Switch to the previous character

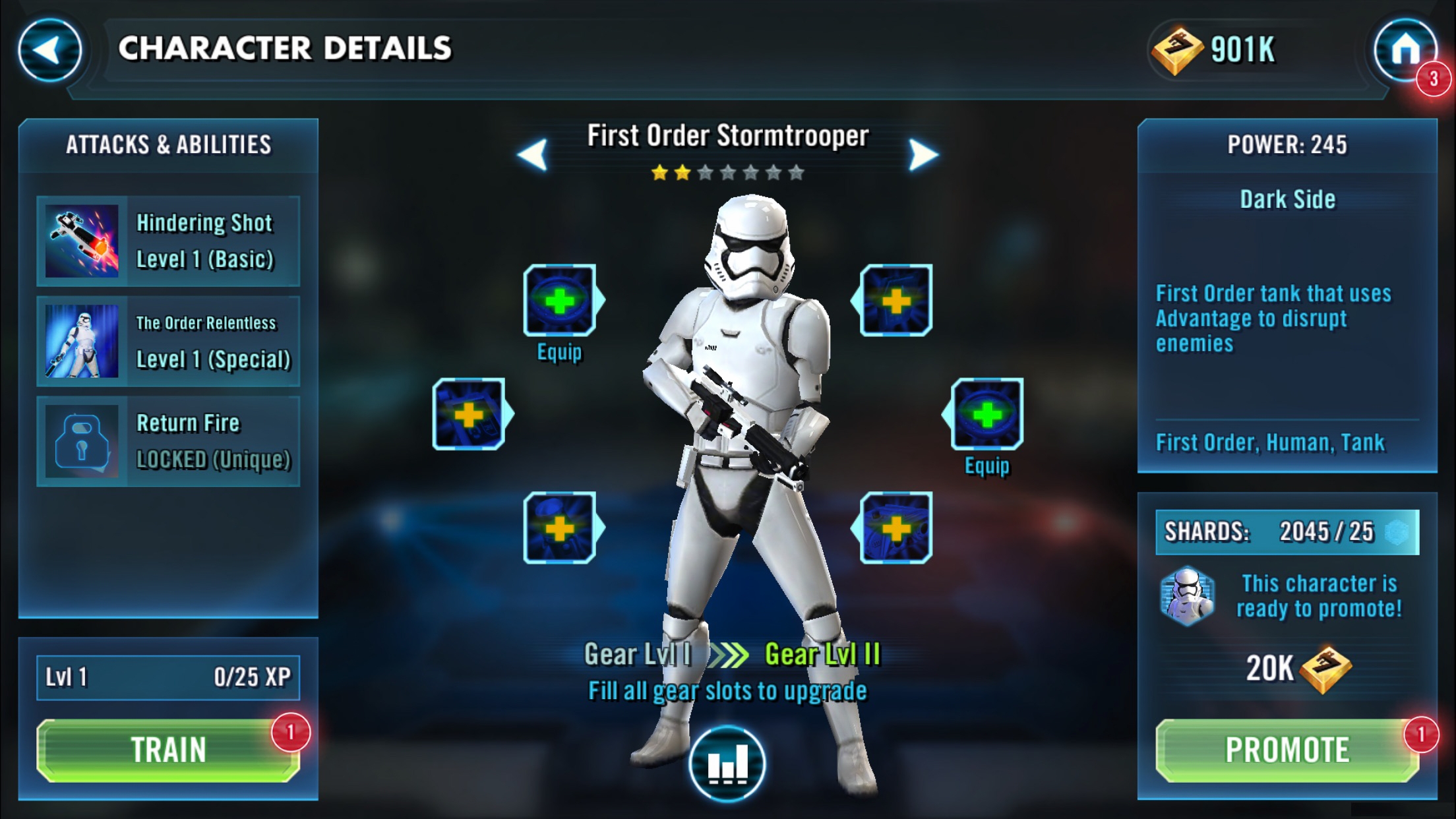coord(533,155)
